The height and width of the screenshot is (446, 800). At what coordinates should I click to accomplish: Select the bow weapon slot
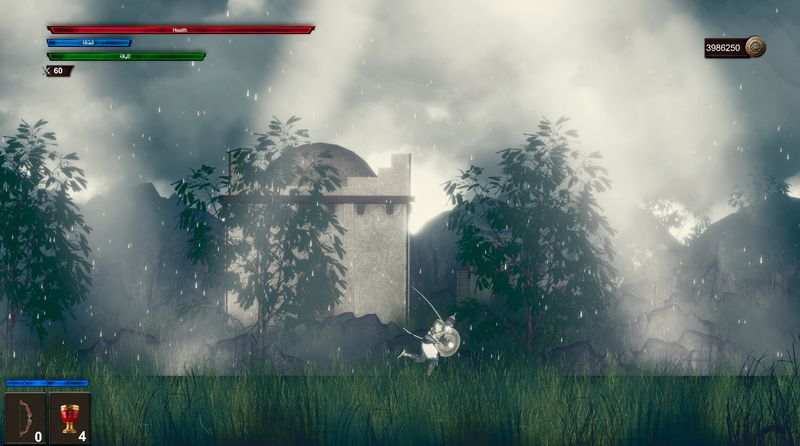pyautogui.click(x=25, y=417)
